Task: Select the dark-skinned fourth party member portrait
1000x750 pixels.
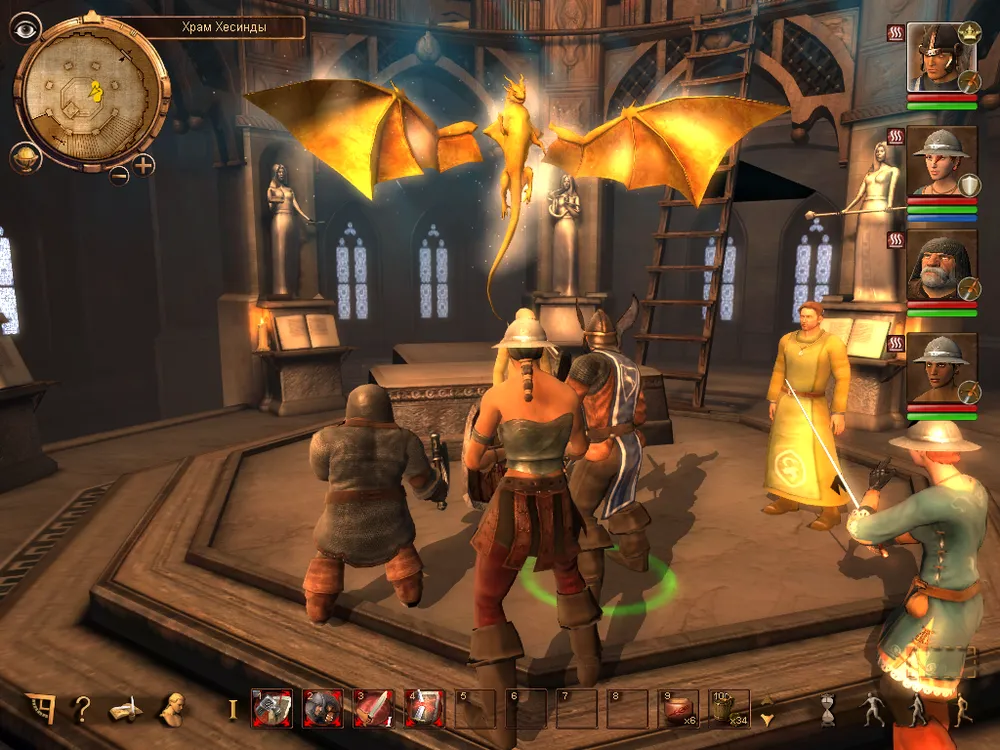Action: pyautogui.click(x=940, y=368)
